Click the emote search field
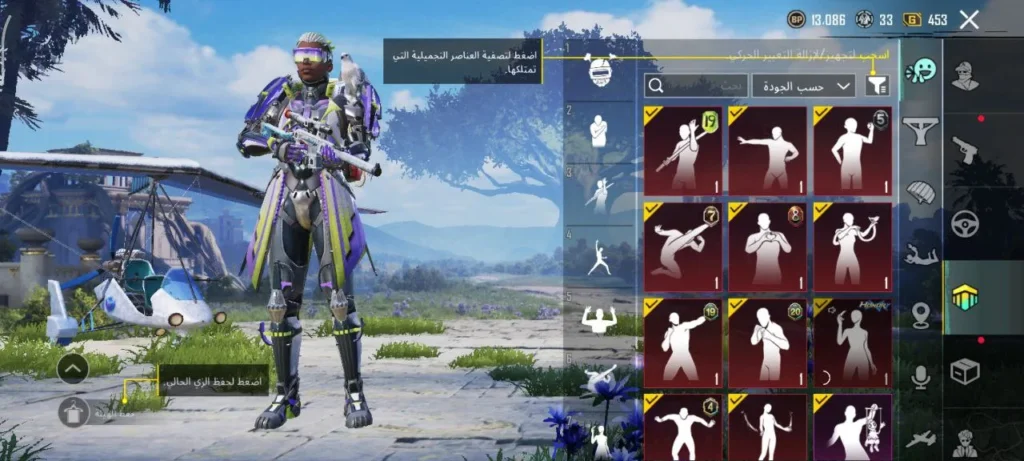Image resolution: width=1024 pixels, height=461 pixels. 697,85
